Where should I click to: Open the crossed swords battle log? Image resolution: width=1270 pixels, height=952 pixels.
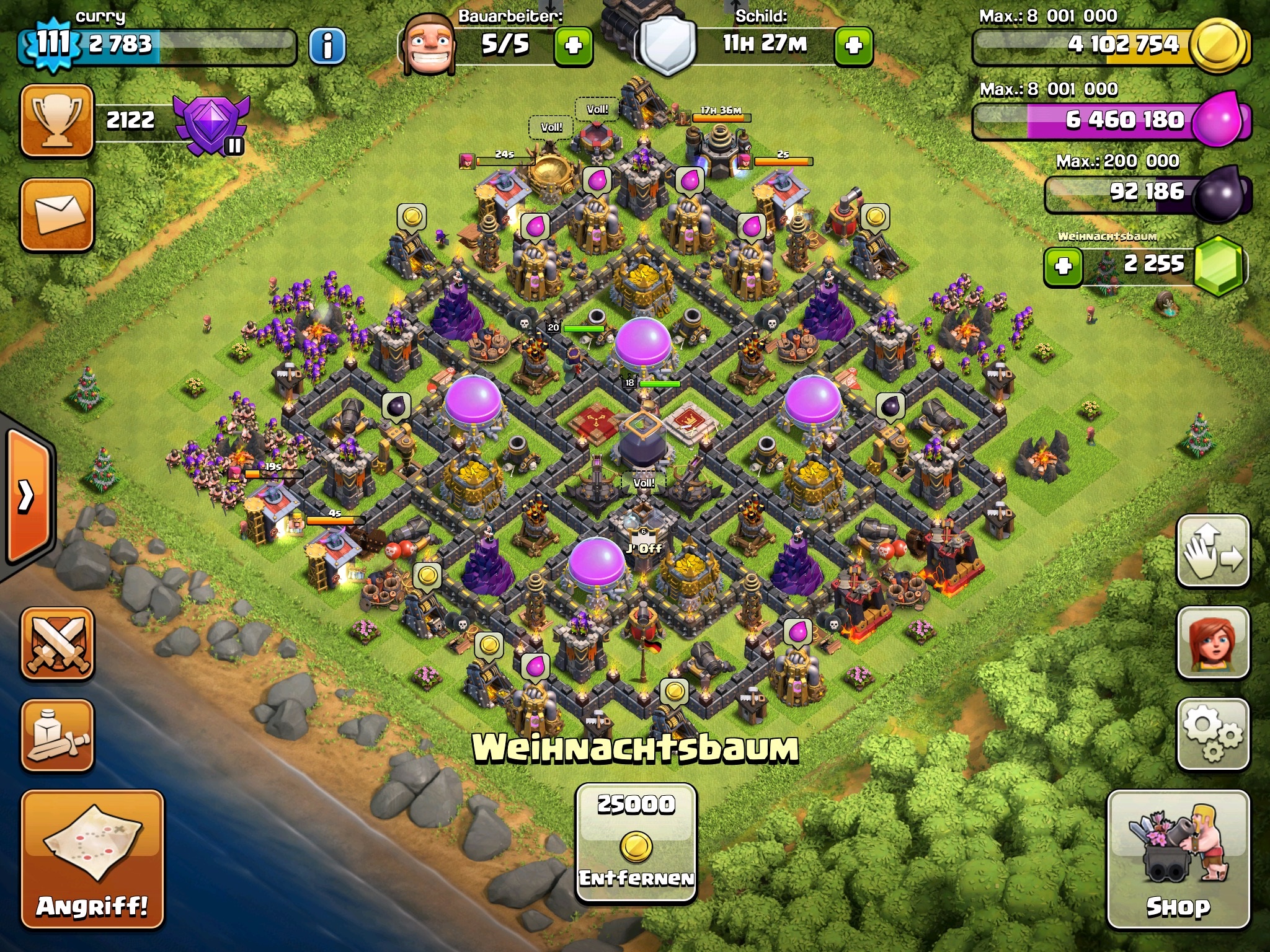pyautogui.click(x=57, y=643)
